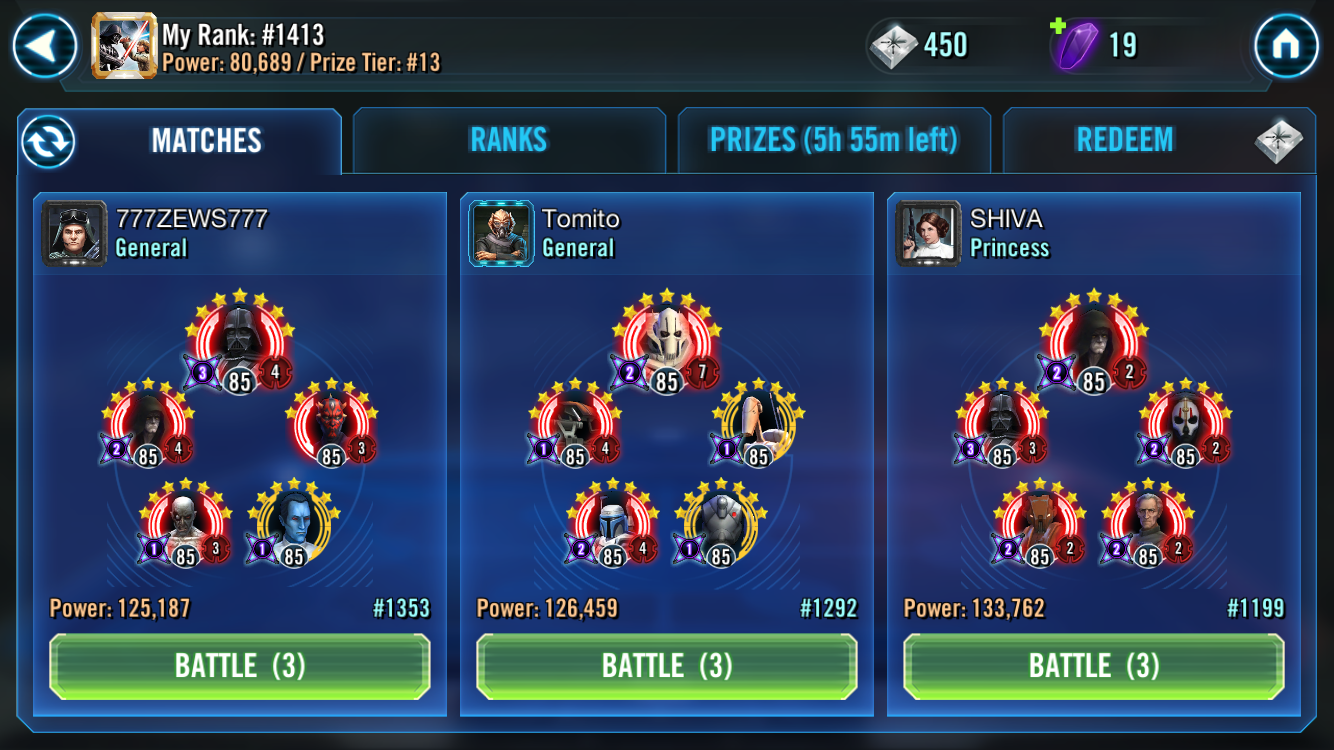This screenshot has width=1334, height=750.
Task: Start battle versus Tomito
Action: pos(667,666)
